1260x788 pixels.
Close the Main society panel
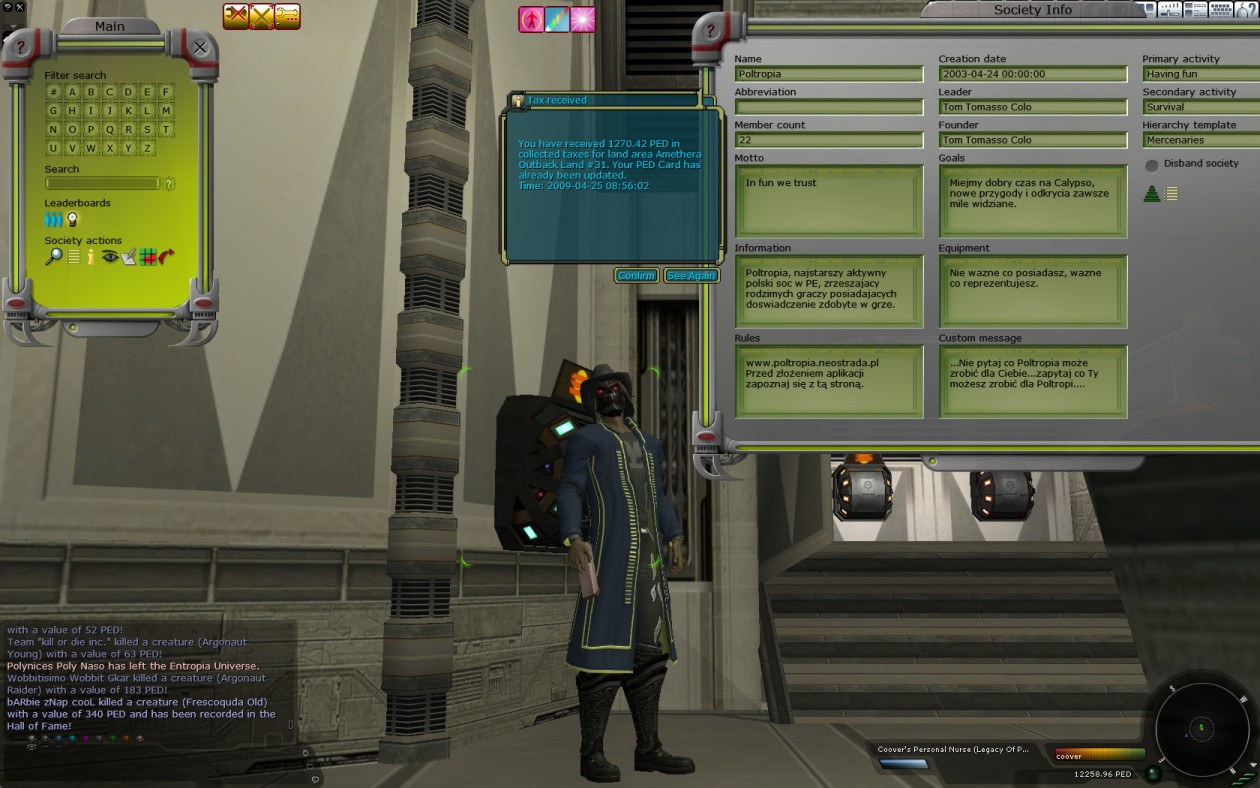point(200,47)
